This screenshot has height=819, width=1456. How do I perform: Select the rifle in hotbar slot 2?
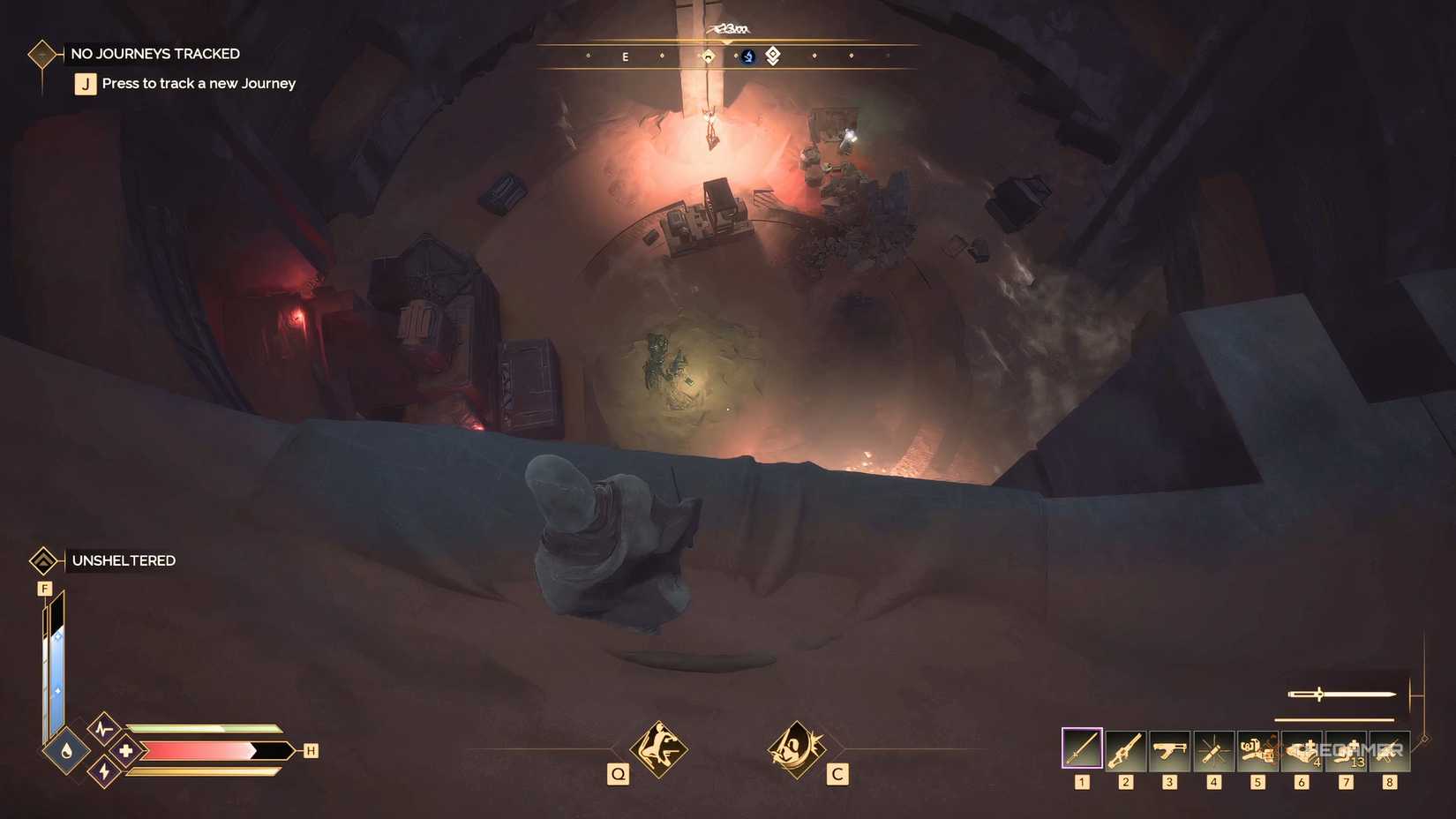click(x=1125, y=748)
